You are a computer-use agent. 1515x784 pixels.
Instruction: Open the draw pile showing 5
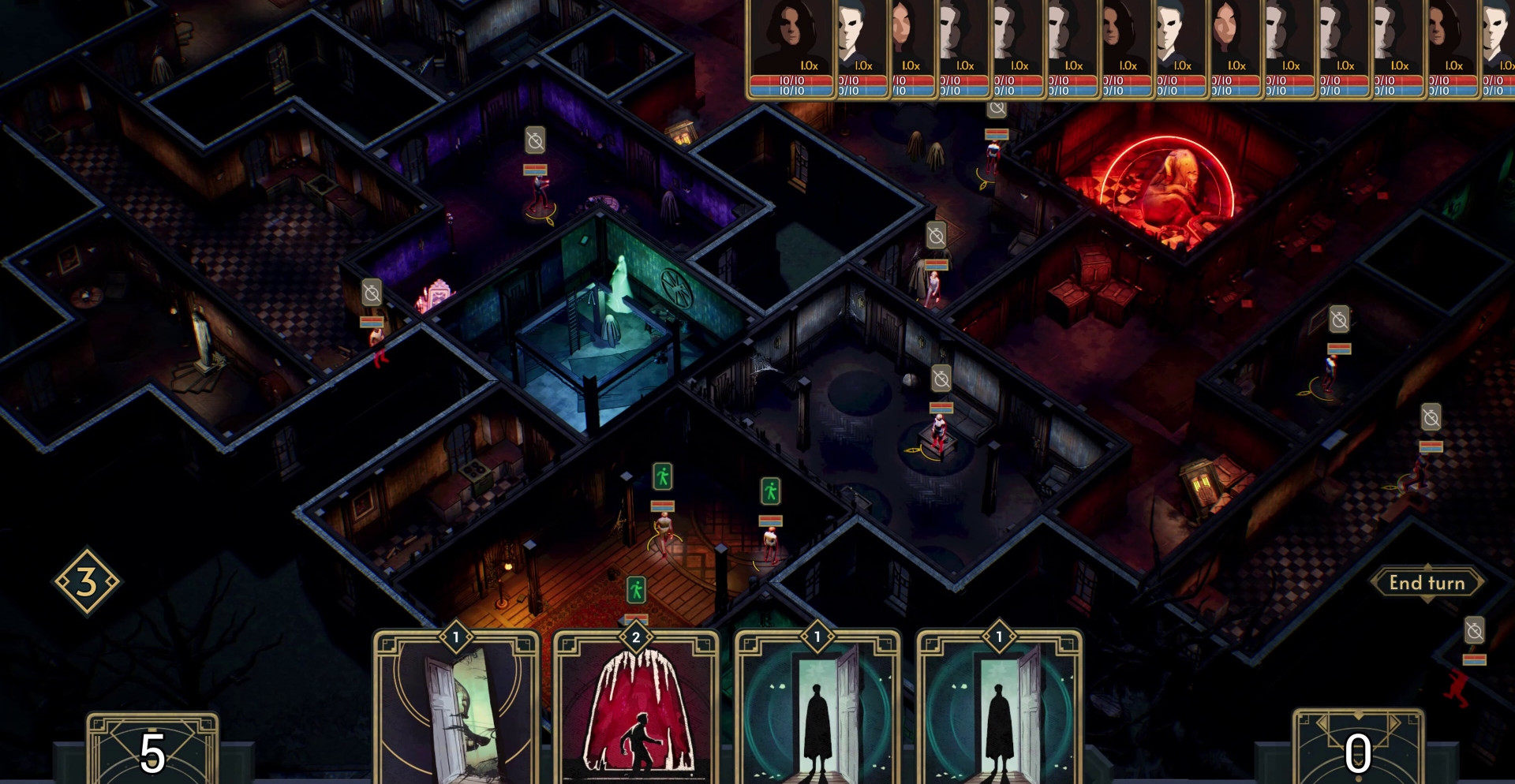pyautogui.click(x=152, y=749)
